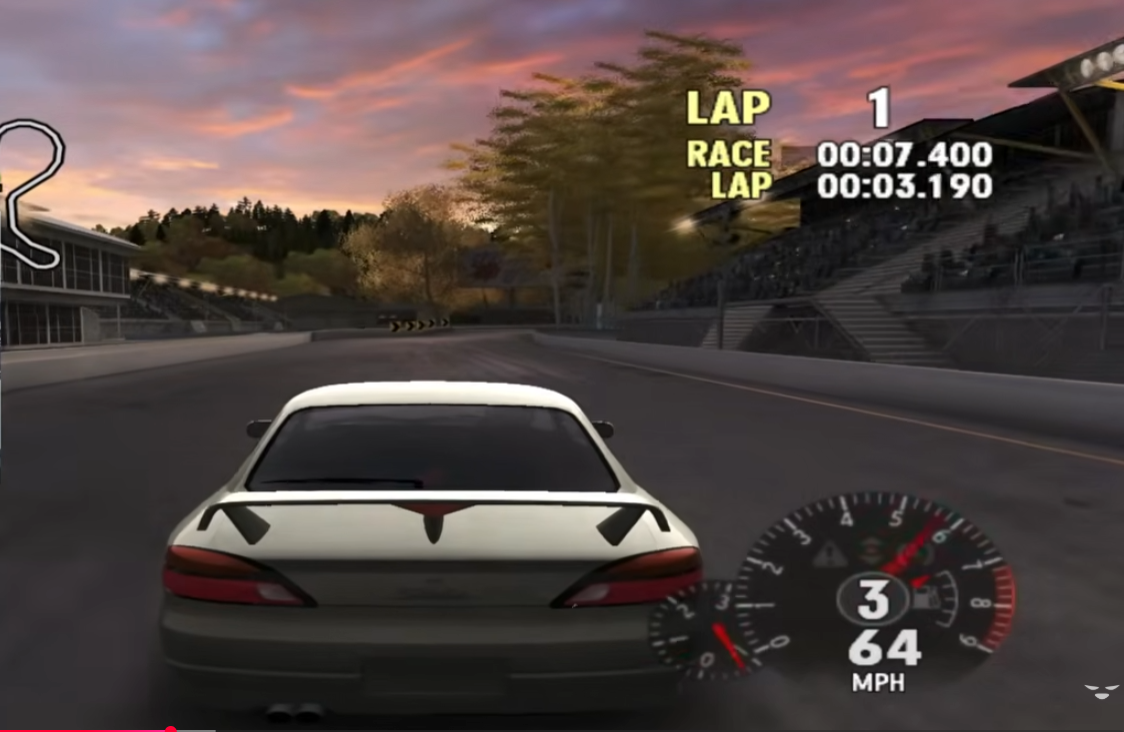Click the warning triangle icon in the tachometer
This screenshot has height=732, width=1124.
pos(828,555)
